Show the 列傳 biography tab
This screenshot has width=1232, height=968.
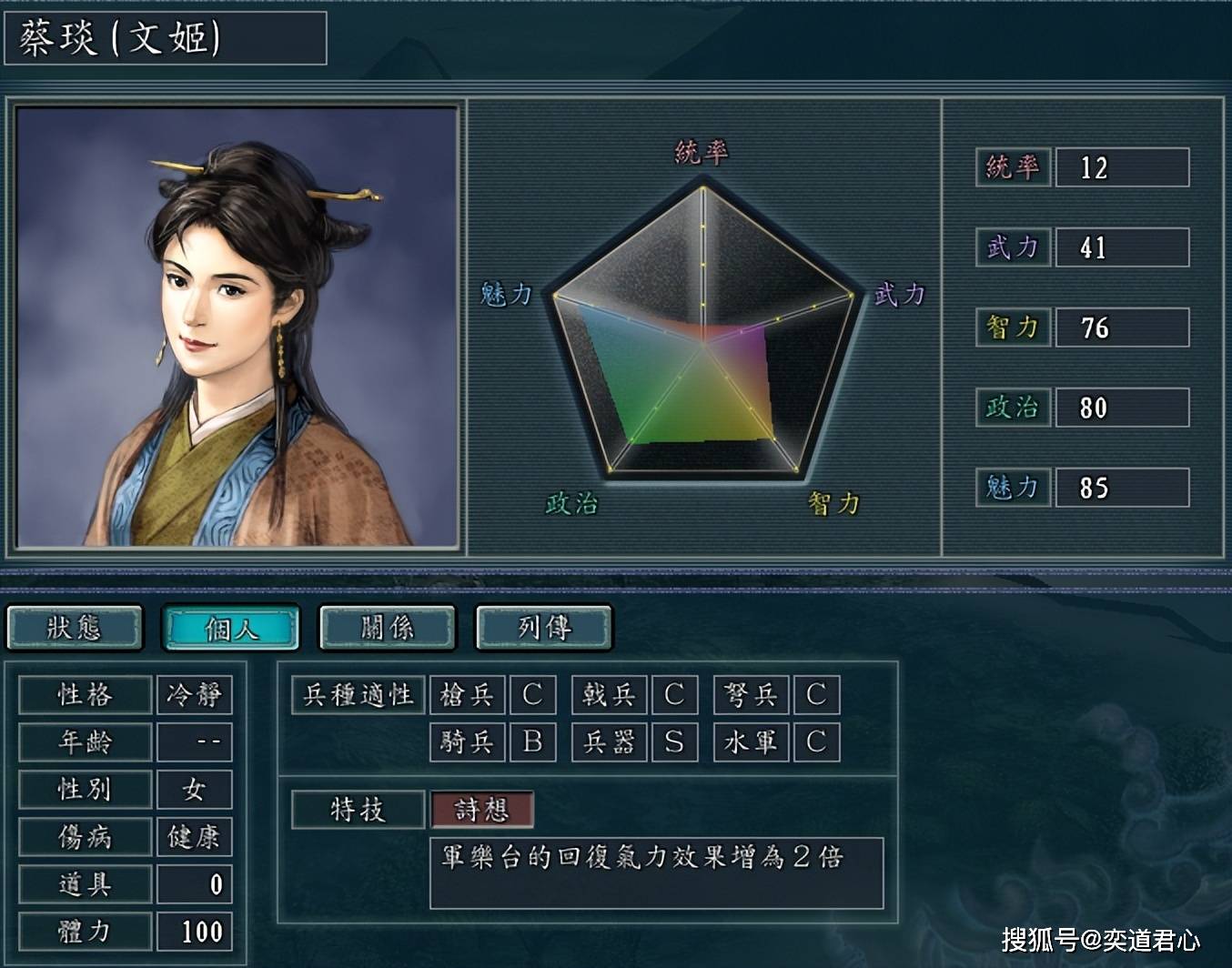pos(544,628)
